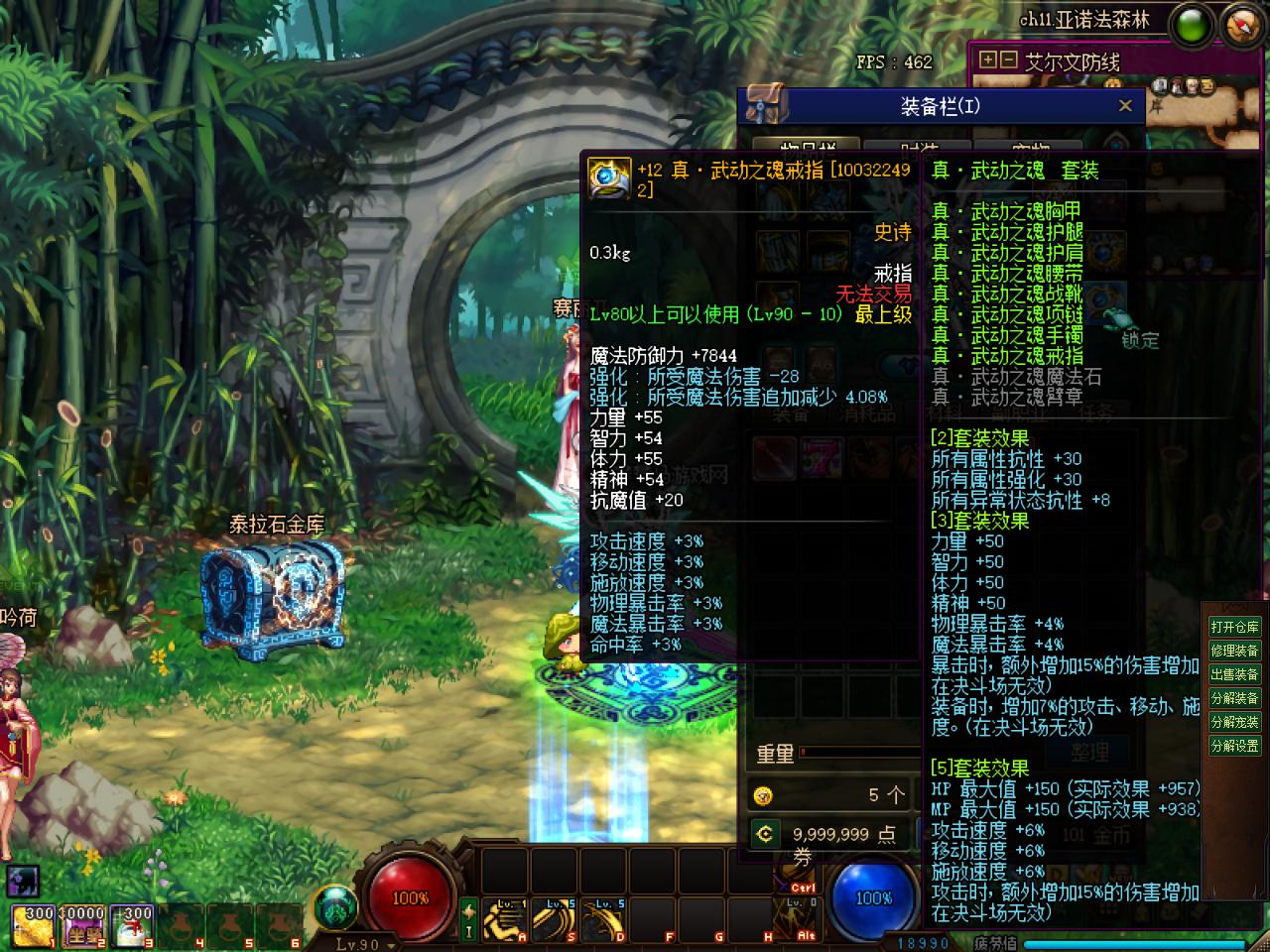Use the cake item in hotbar slot 3
The width and height of the screenshot is (1270, 952).
coord(133,924)
